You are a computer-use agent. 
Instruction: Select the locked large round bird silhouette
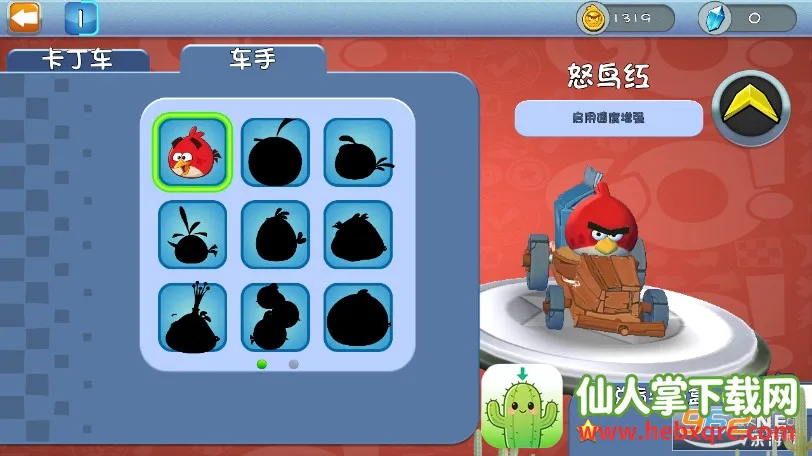[358, 317]
